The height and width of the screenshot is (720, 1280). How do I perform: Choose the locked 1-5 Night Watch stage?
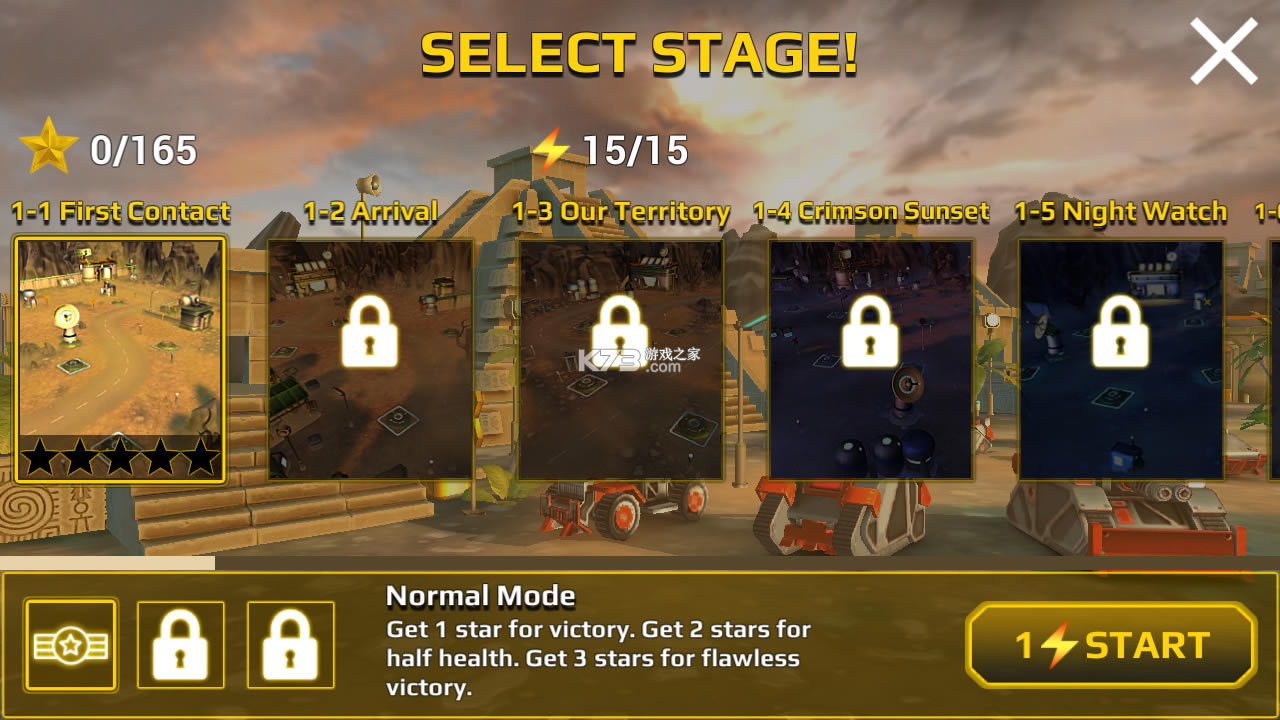tap(1120, 358)
